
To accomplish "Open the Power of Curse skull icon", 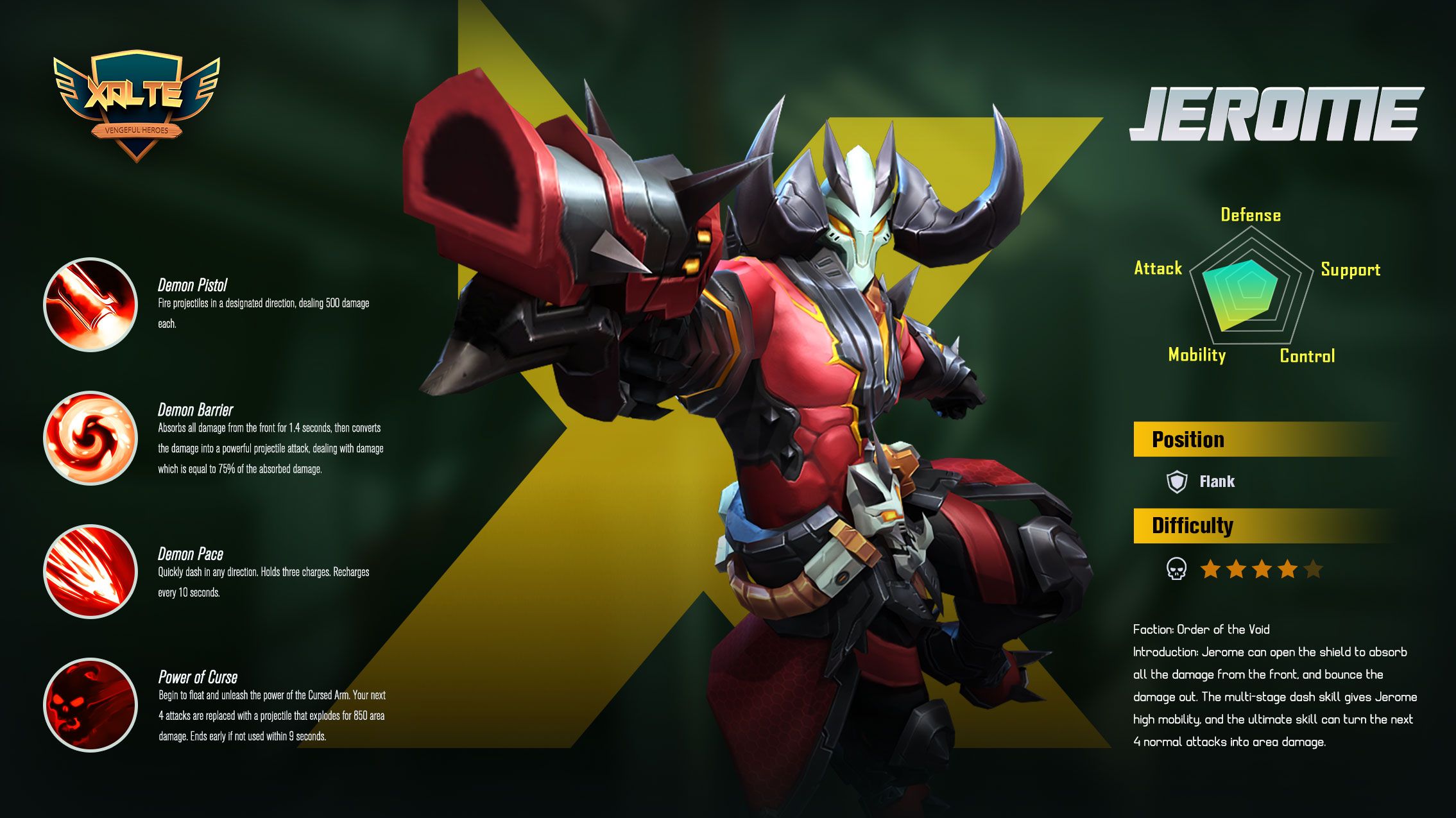I will 90,705.
